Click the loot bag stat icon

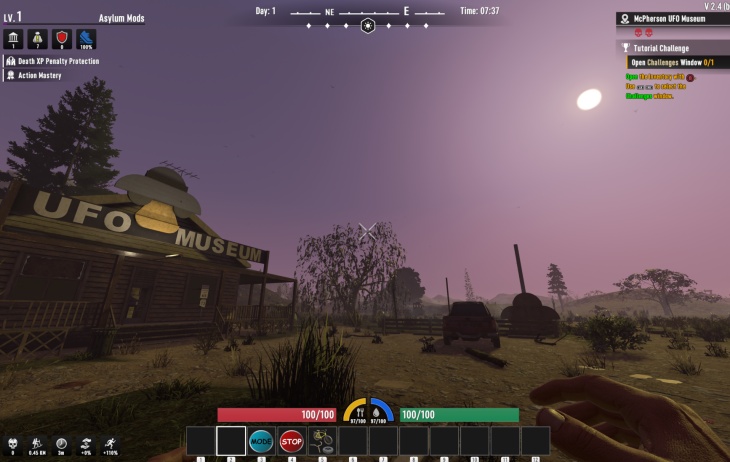[x=38, y=38]
